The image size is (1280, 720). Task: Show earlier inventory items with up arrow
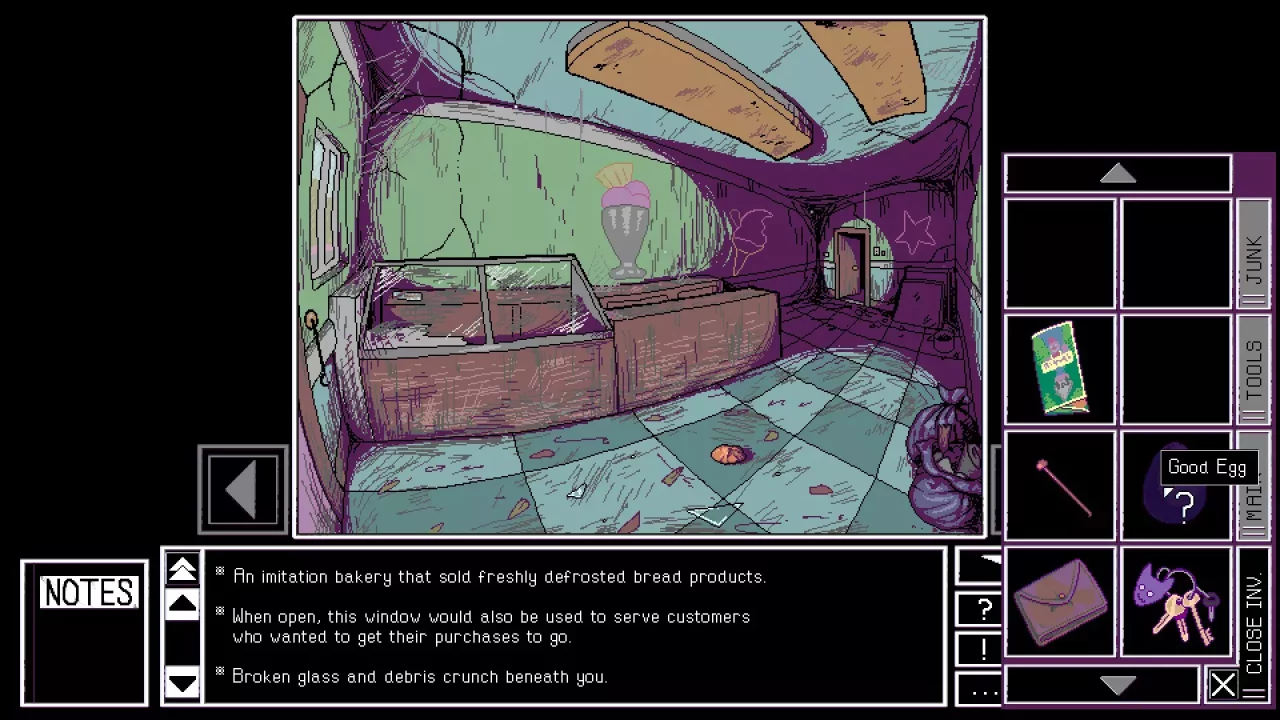(1117, 174)
